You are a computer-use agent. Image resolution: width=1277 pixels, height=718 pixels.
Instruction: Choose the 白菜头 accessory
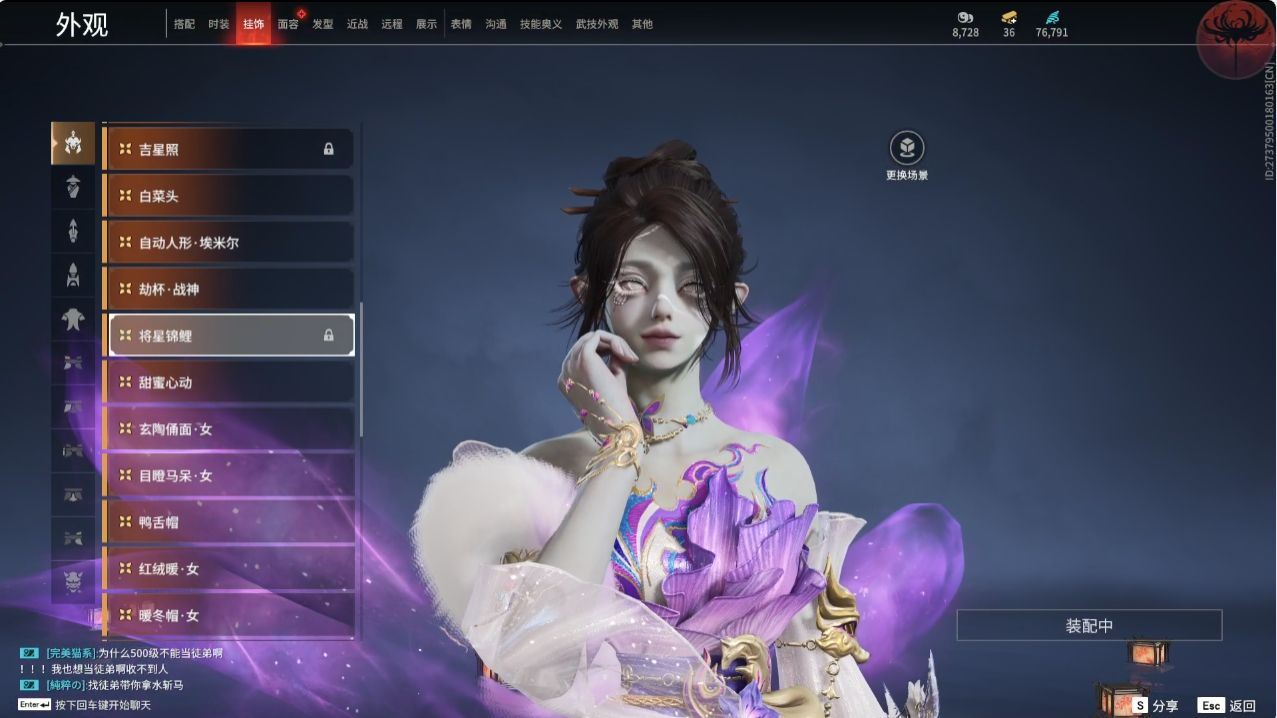229,196
